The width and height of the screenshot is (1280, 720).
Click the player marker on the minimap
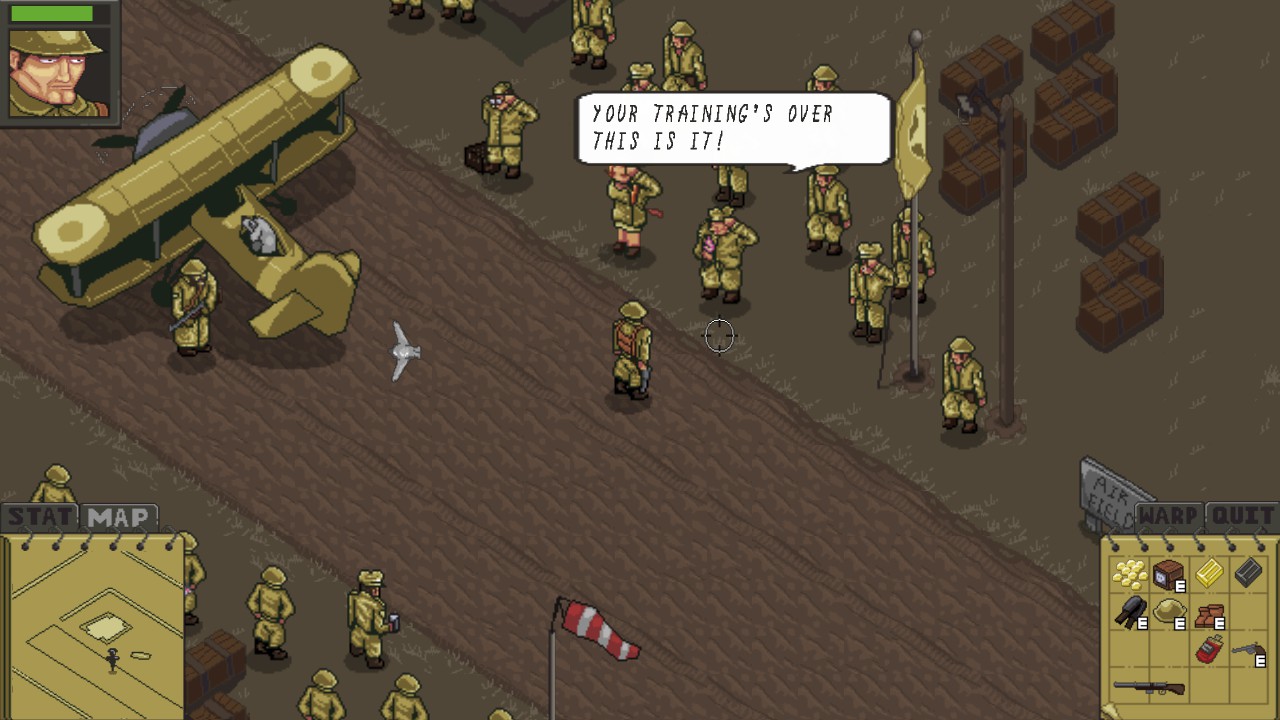112,660
